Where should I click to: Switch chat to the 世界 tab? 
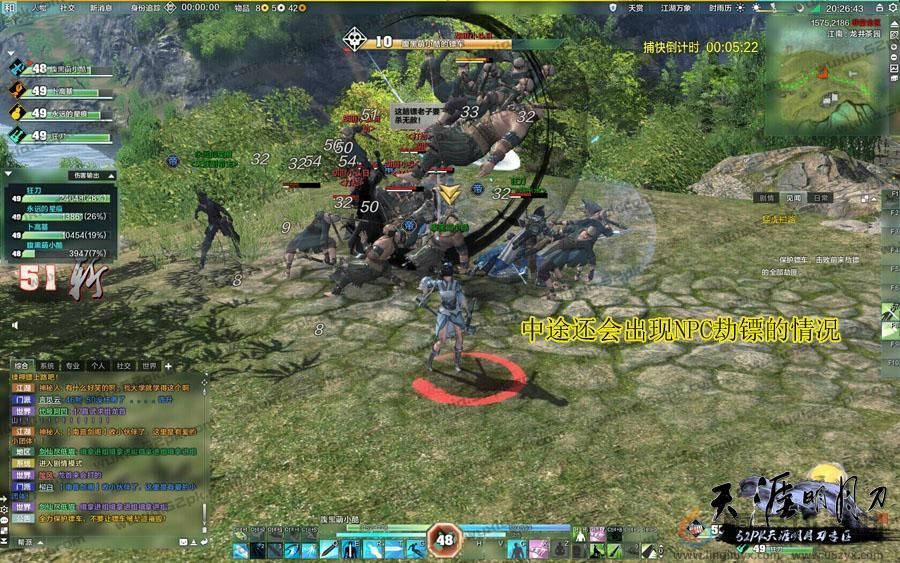click(149, 366)
